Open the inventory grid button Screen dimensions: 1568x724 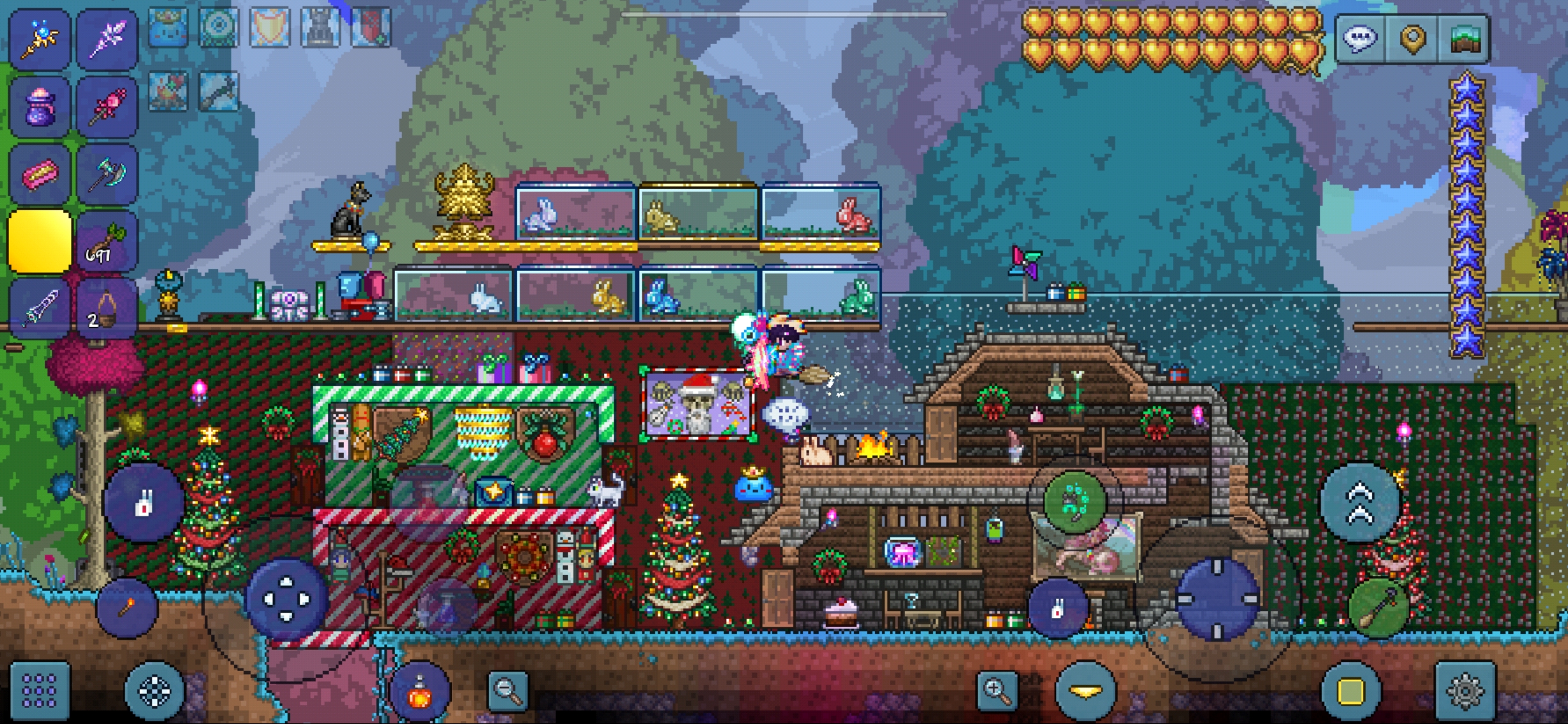pyautogui.click(x=40, y=691)
